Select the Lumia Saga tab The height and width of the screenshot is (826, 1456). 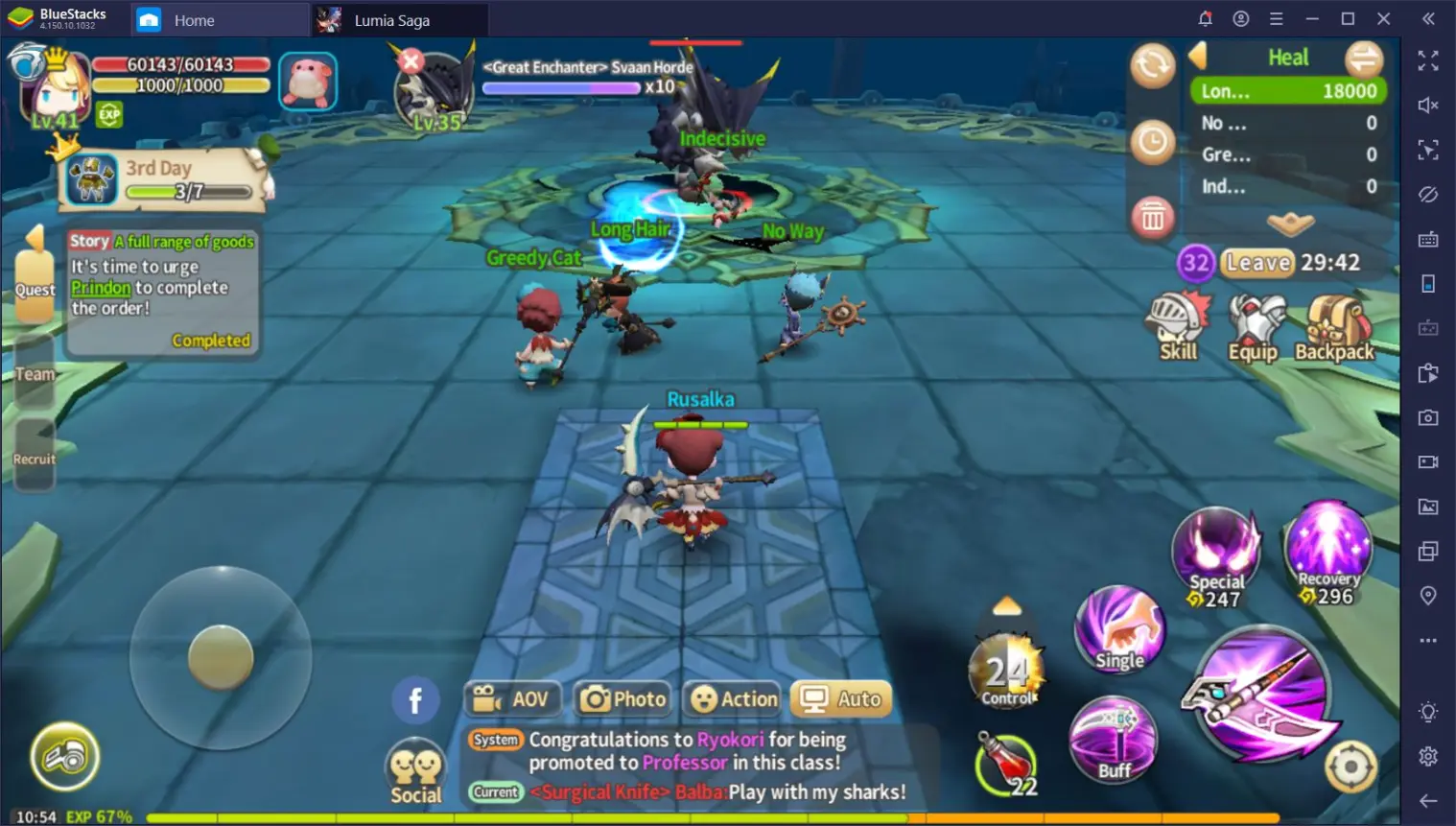pos(391,19)
